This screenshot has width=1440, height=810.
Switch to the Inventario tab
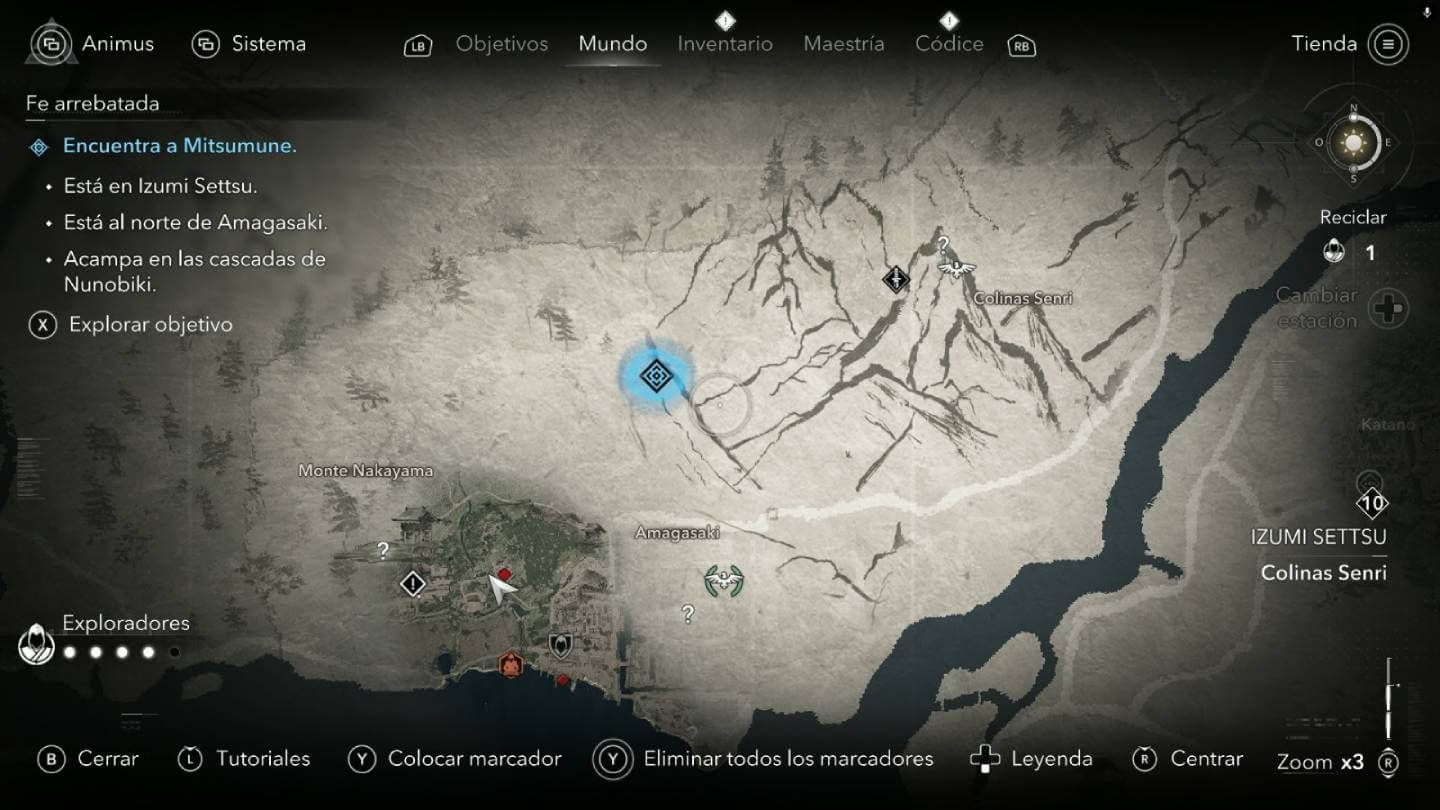coord(725,43)
